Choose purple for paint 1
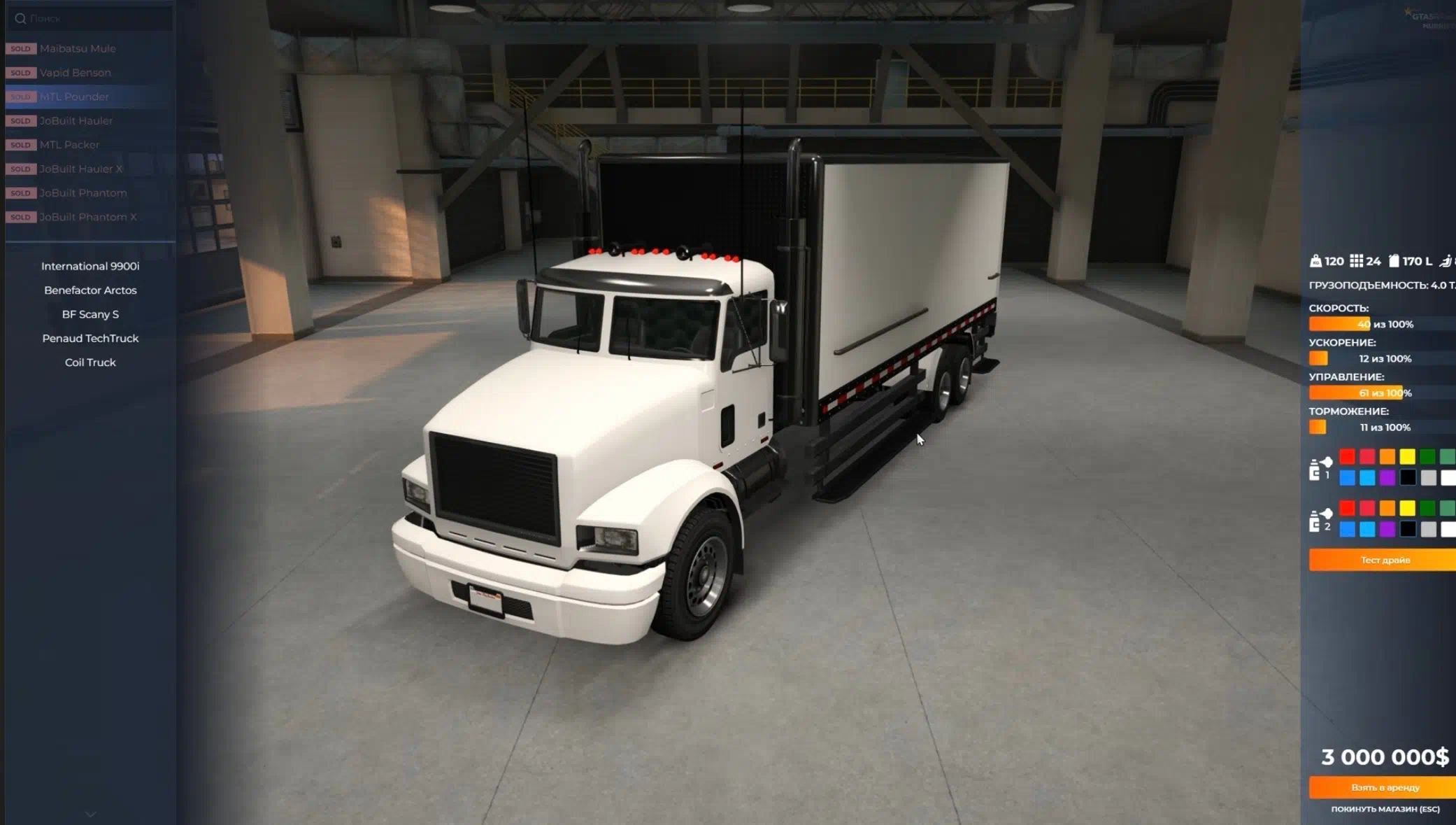The image size is (1456, 825). point(1387,478)
